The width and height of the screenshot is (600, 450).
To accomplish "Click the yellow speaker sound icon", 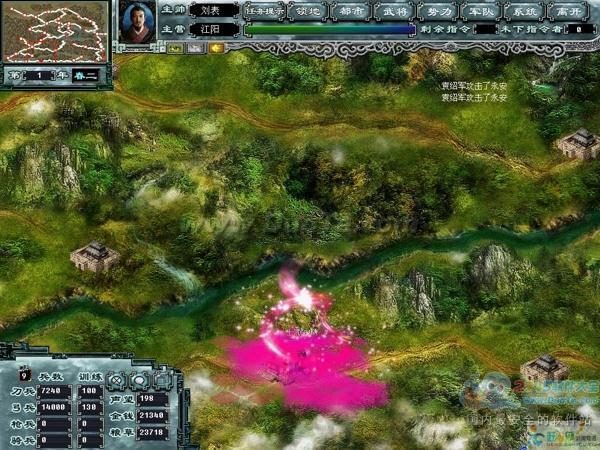I will [x=214, y=47].
